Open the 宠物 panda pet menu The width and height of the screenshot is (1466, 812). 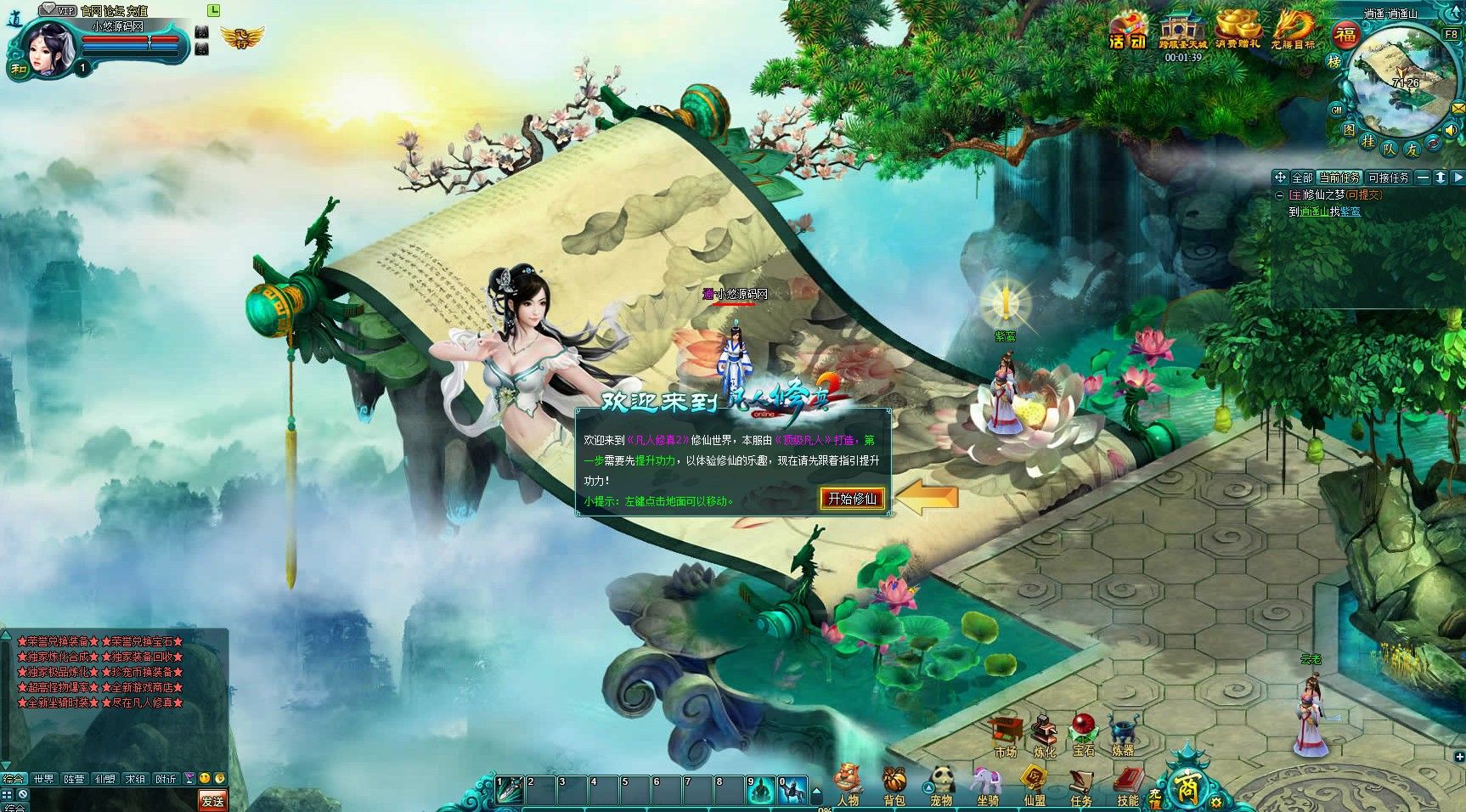tap(941, 786)
